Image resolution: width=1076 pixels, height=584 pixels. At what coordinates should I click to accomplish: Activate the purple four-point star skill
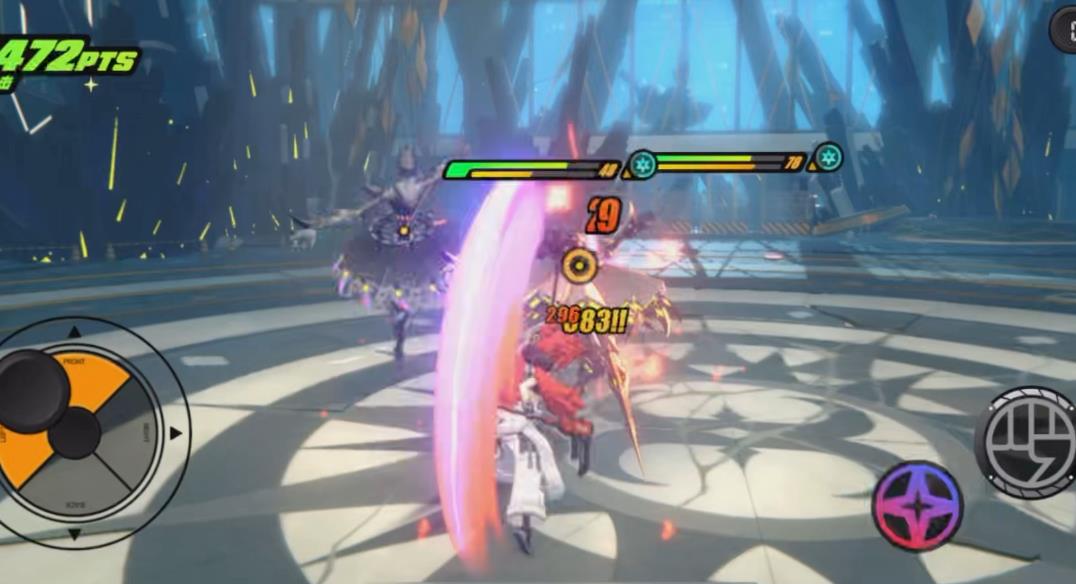917,505
